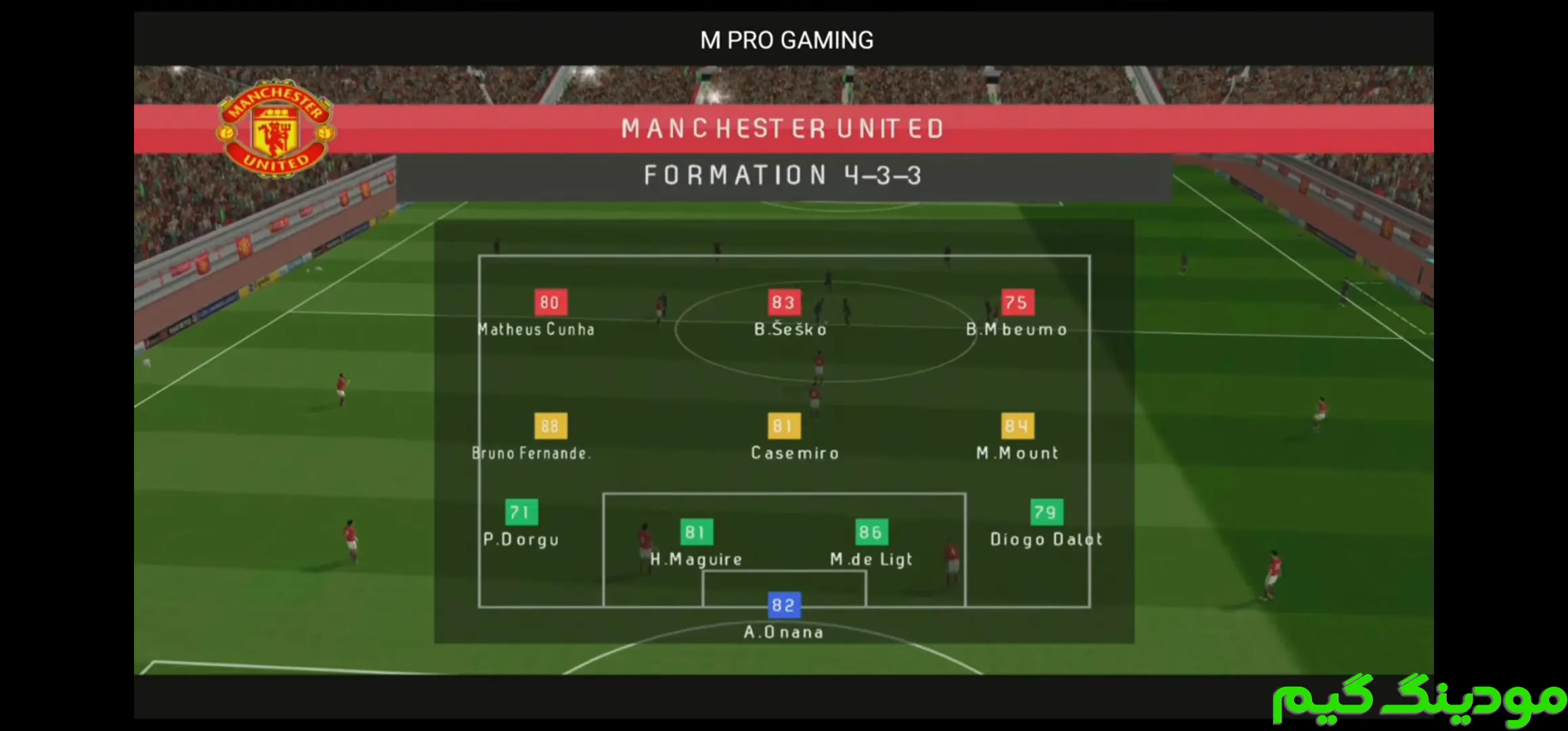The width and height of the screenshot is (1568, 731).
Task: Select goalkeeper A. Onana's blue badge
Action: coord(783,605)
